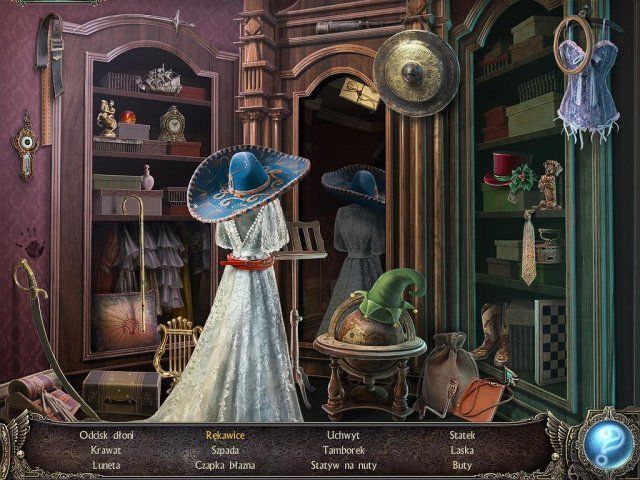Click the highlighted 'Rękawice' list entry
The width and height of the screenshot is (640, 480).
(x=226, y=435)
